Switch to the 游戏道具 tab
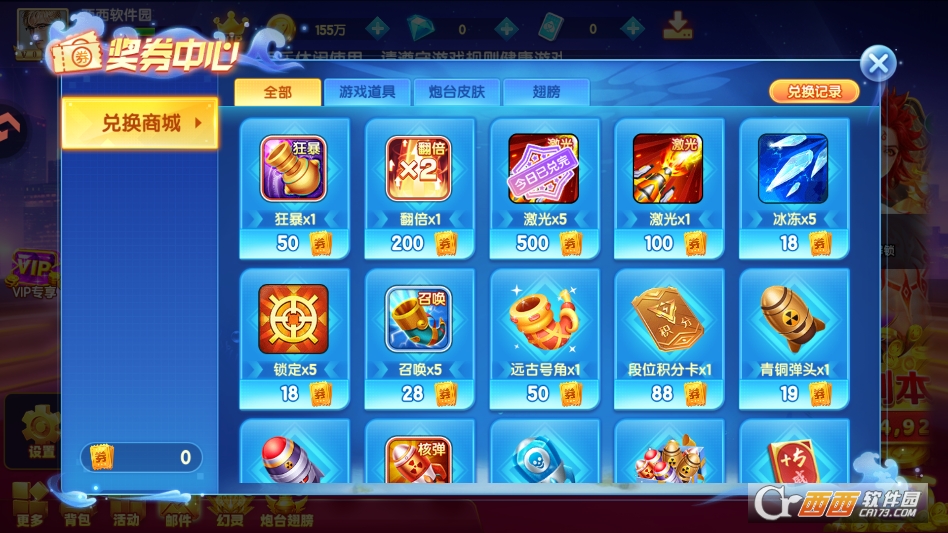 click(x=366, y=92)
